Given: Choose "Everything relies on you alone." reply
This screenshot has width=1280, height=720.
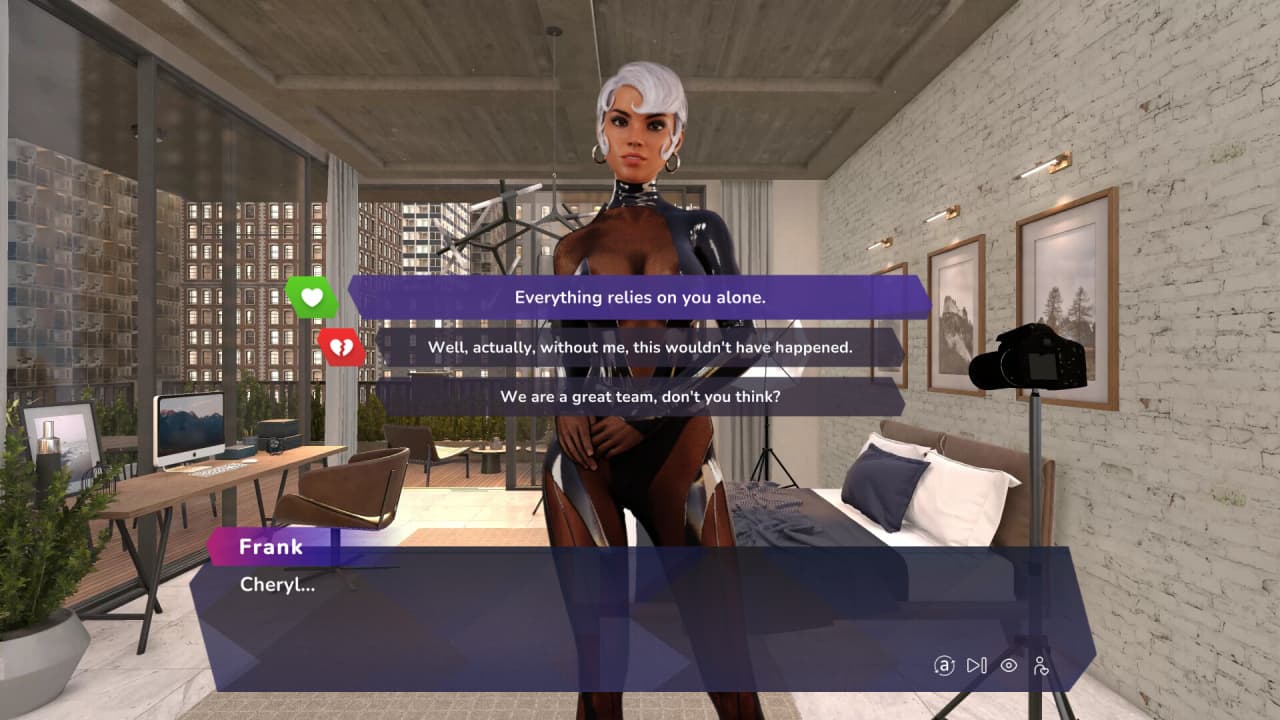Looking at the screenshot, I should point(640,297).
